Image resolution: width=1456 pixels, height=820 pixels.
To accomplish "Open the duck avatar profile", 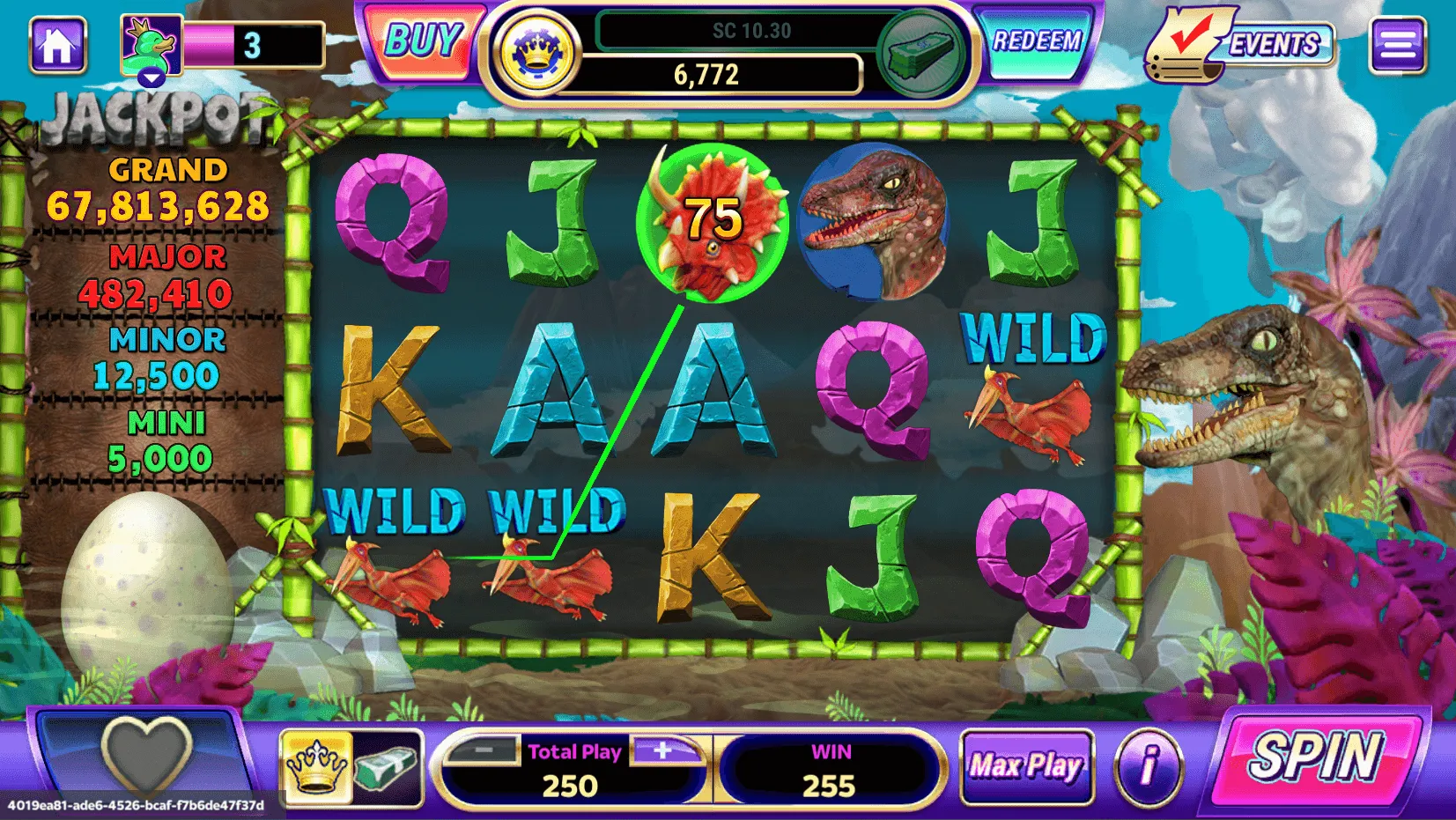I will (x=152, y=48).
